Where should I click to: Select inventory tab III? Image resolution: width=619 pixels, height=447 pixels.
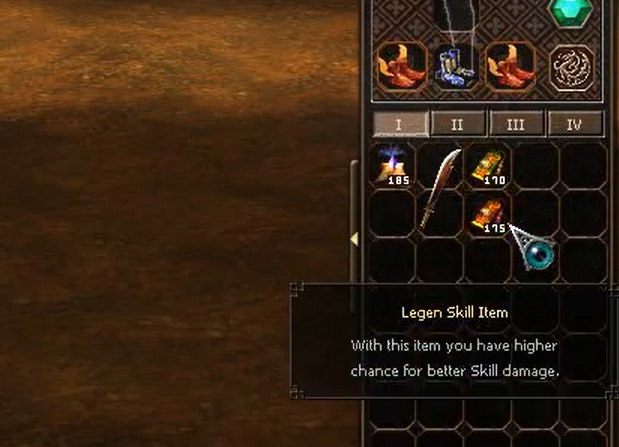pos(516,125)
